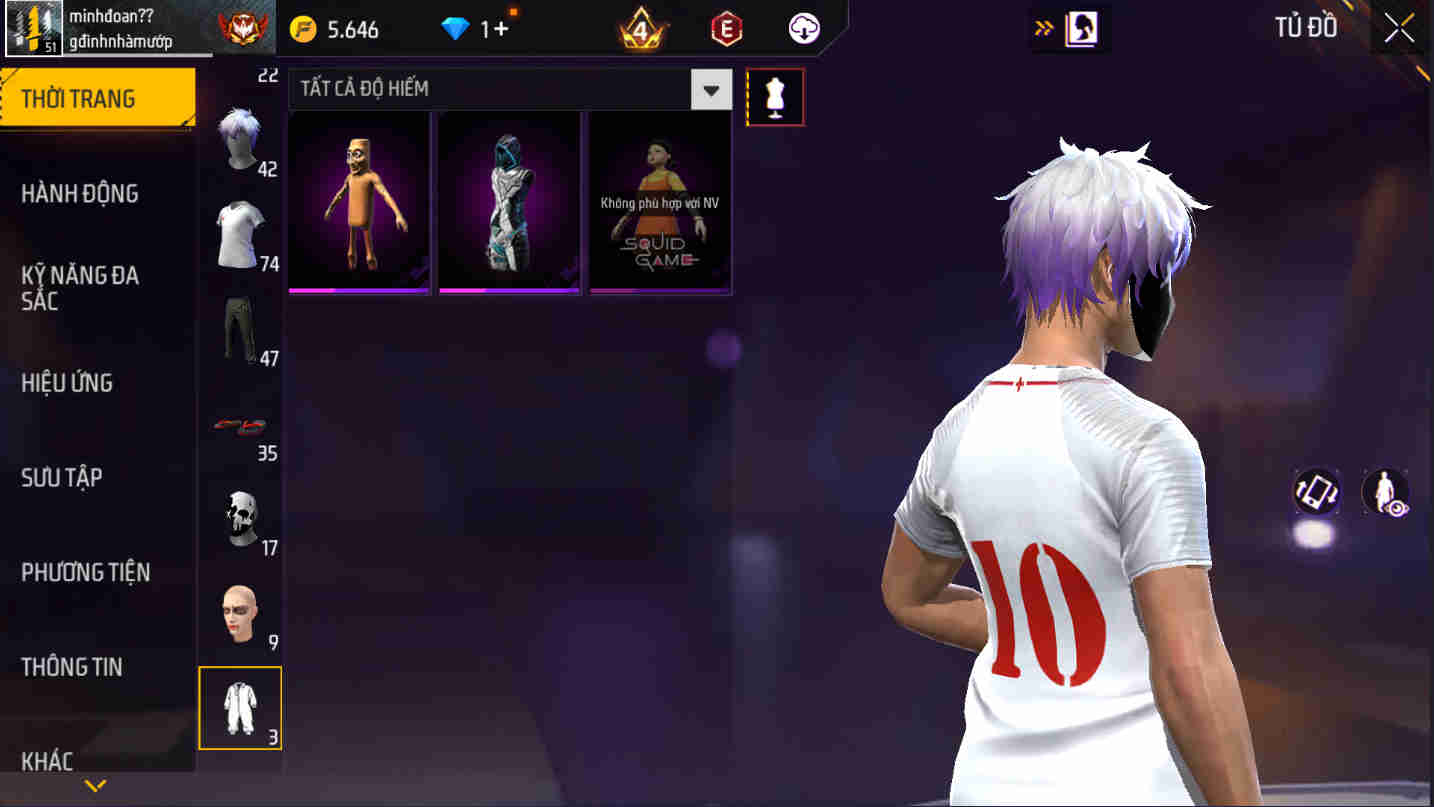The width and height of the screenshot is (1434, 807).
Task: Select the hair category showing 42 items
Action: point(240,140)
